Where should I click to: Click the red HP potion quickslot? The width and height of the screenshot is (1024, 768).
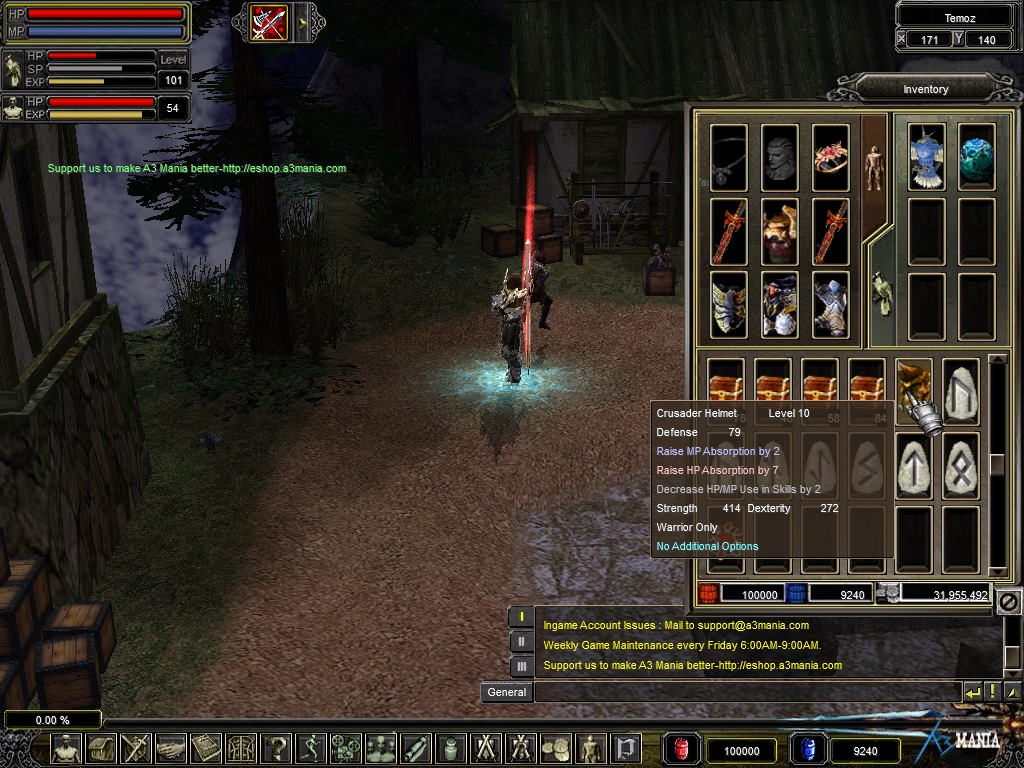pos(681,750)
